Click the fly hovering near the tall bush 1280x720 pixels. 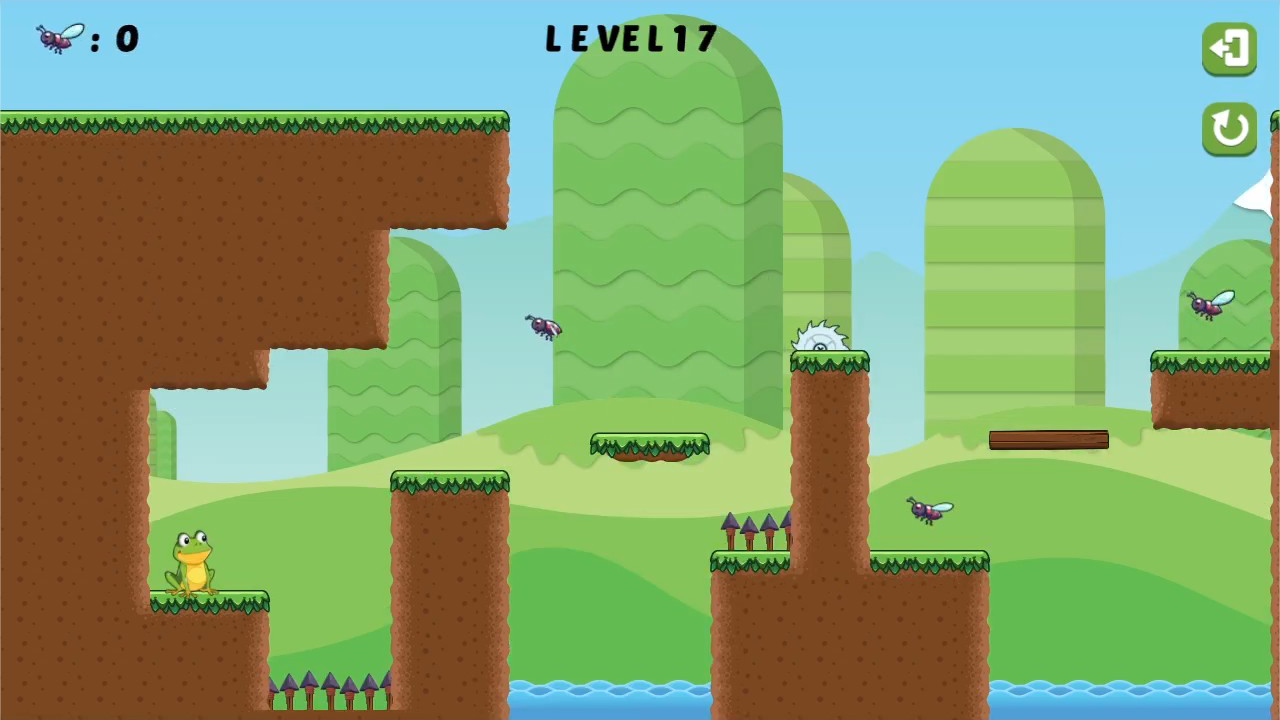coord(543,326)
